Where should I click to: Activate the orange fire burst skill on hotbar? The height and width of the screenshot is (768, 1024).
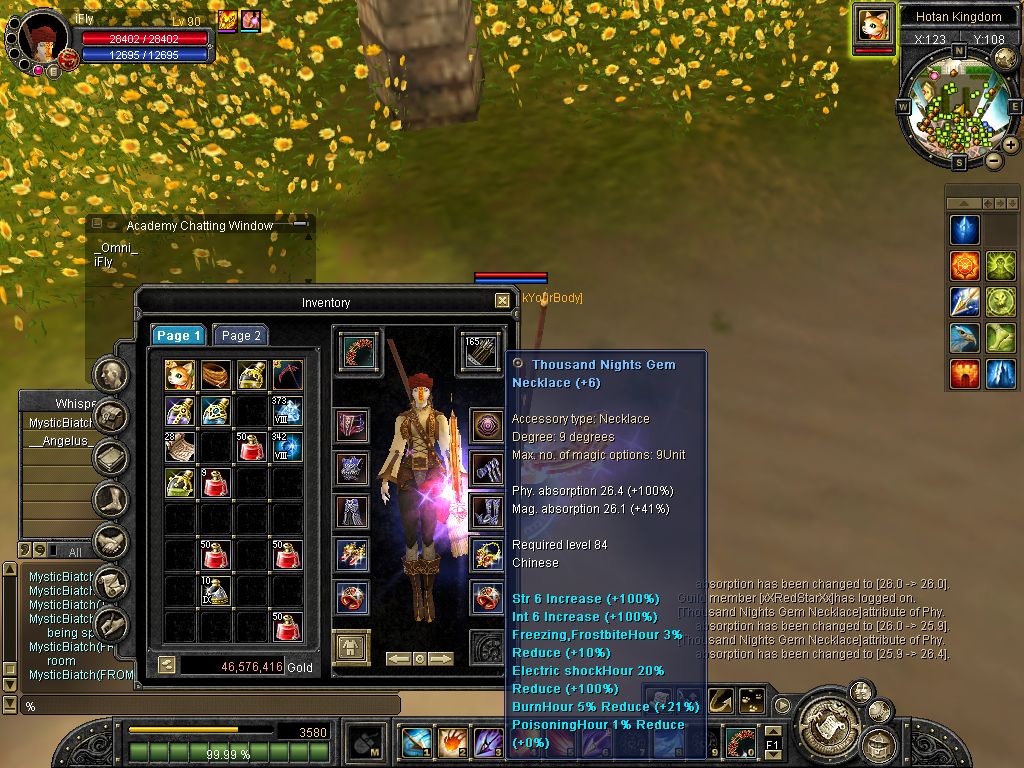pyautogui.click(x=452, y=743)
